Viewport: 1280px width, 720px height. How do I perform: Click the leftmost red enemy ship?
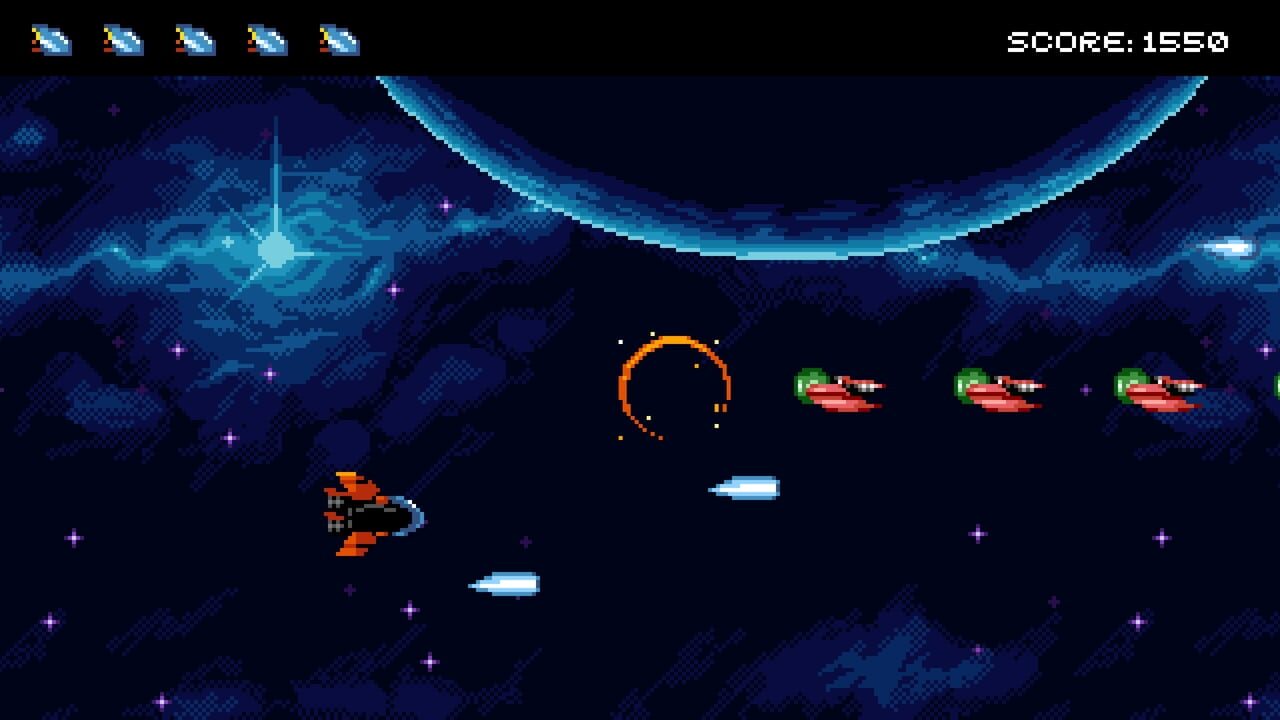(840, 388)
